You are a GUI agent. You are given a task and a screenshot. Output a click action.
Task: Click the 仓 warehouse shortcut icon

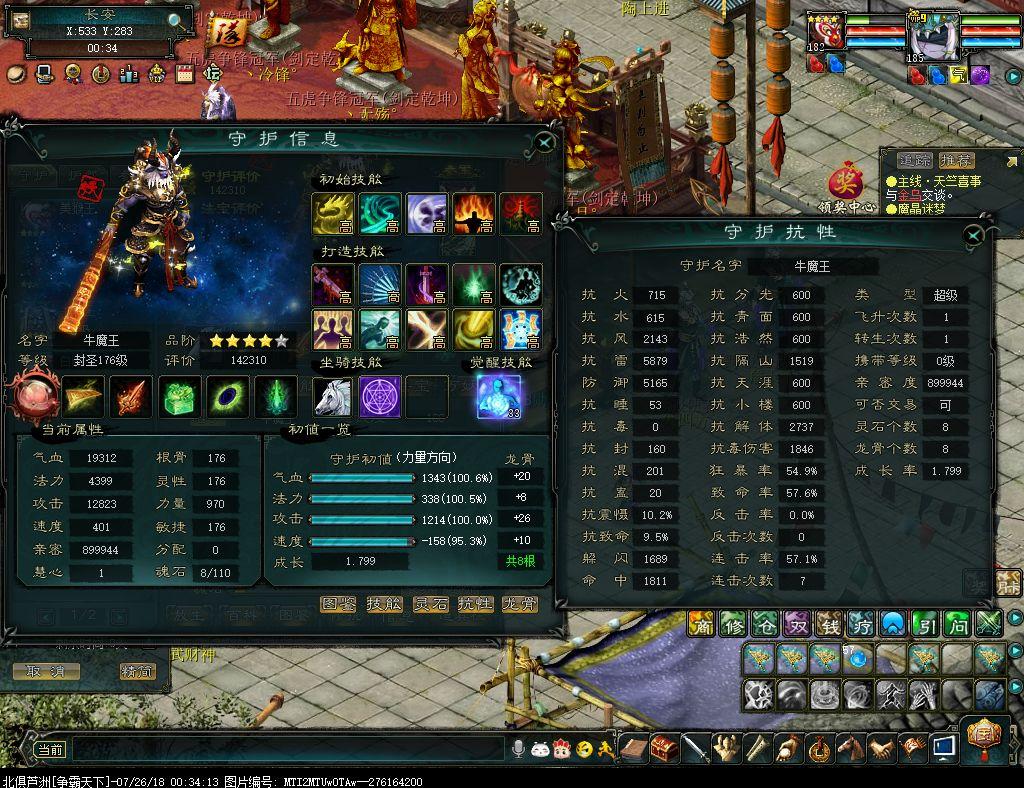pos(765,624)
